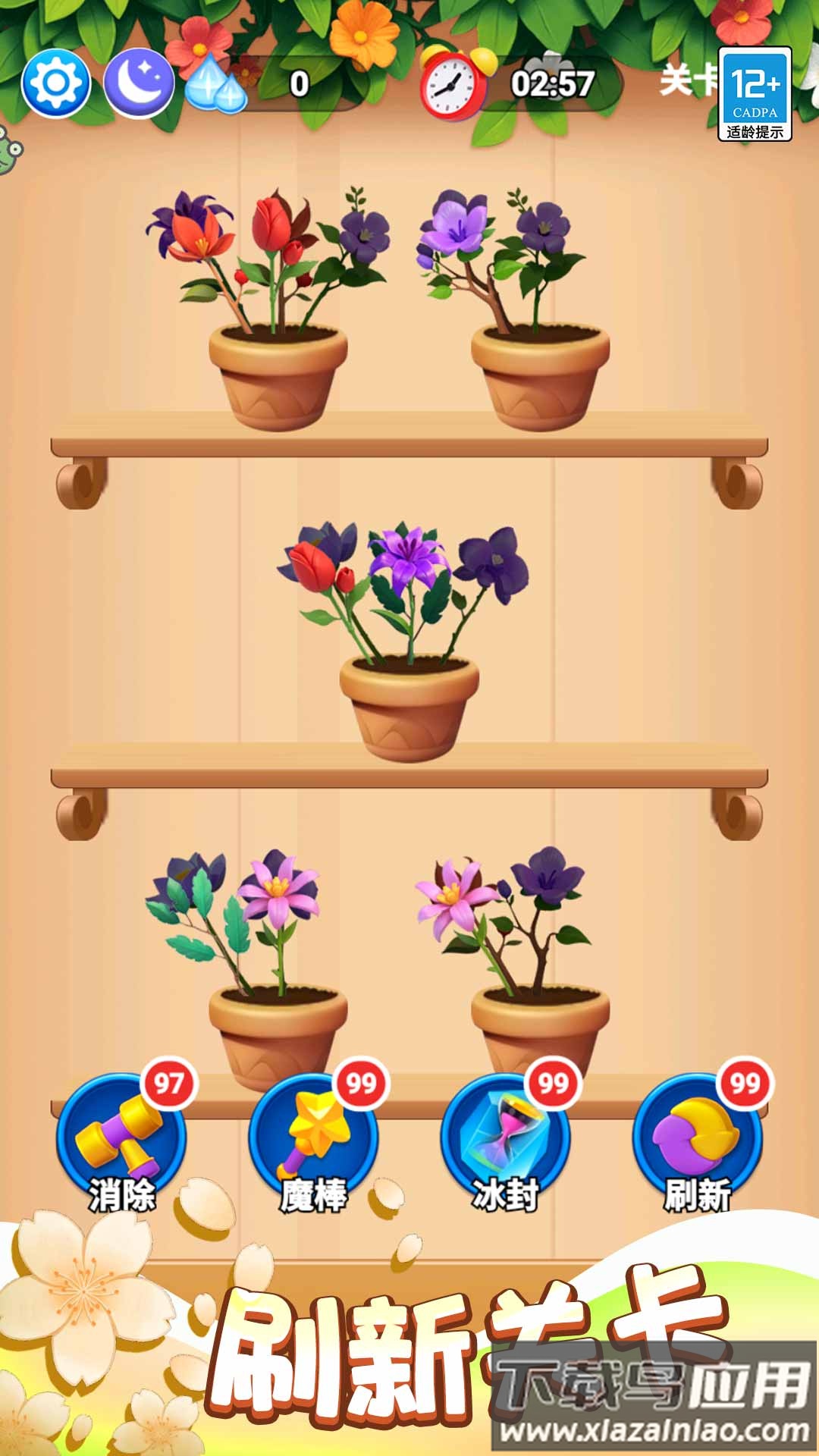
Task: Toggle the moon night mode button
Action: [138, 83]
